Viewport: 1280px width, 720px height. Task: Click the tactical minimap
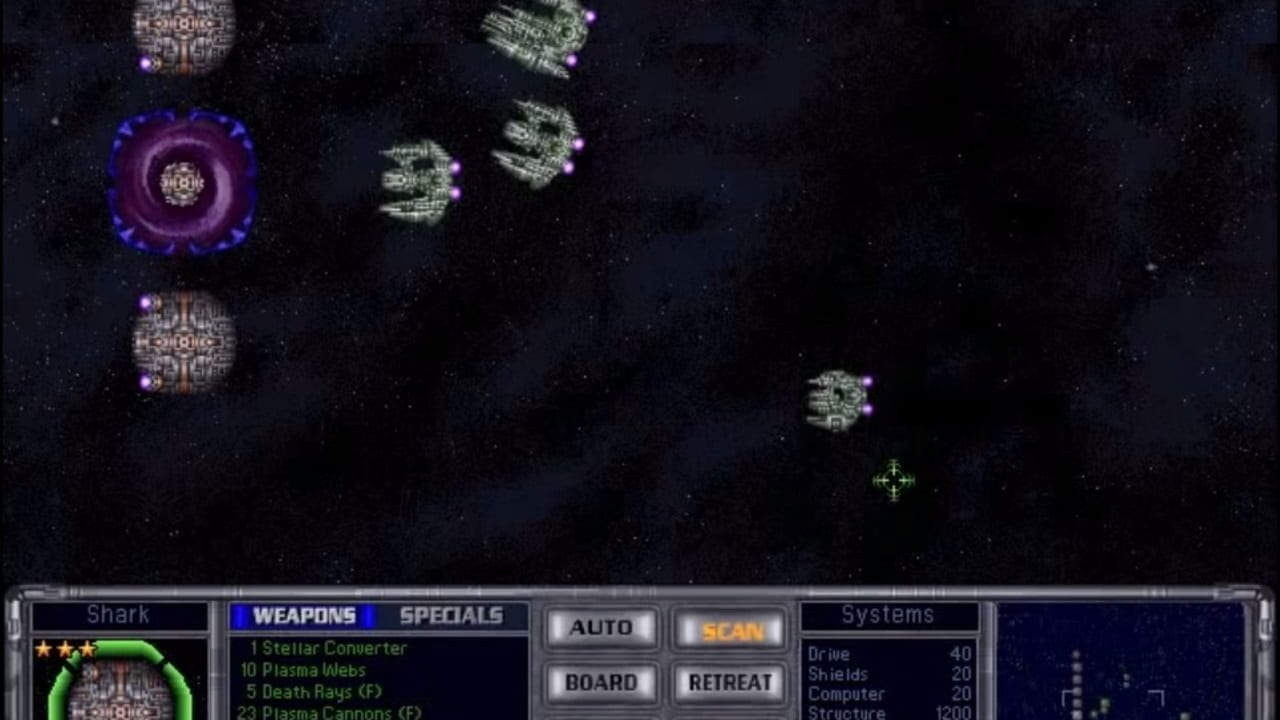pos(1120,662)
